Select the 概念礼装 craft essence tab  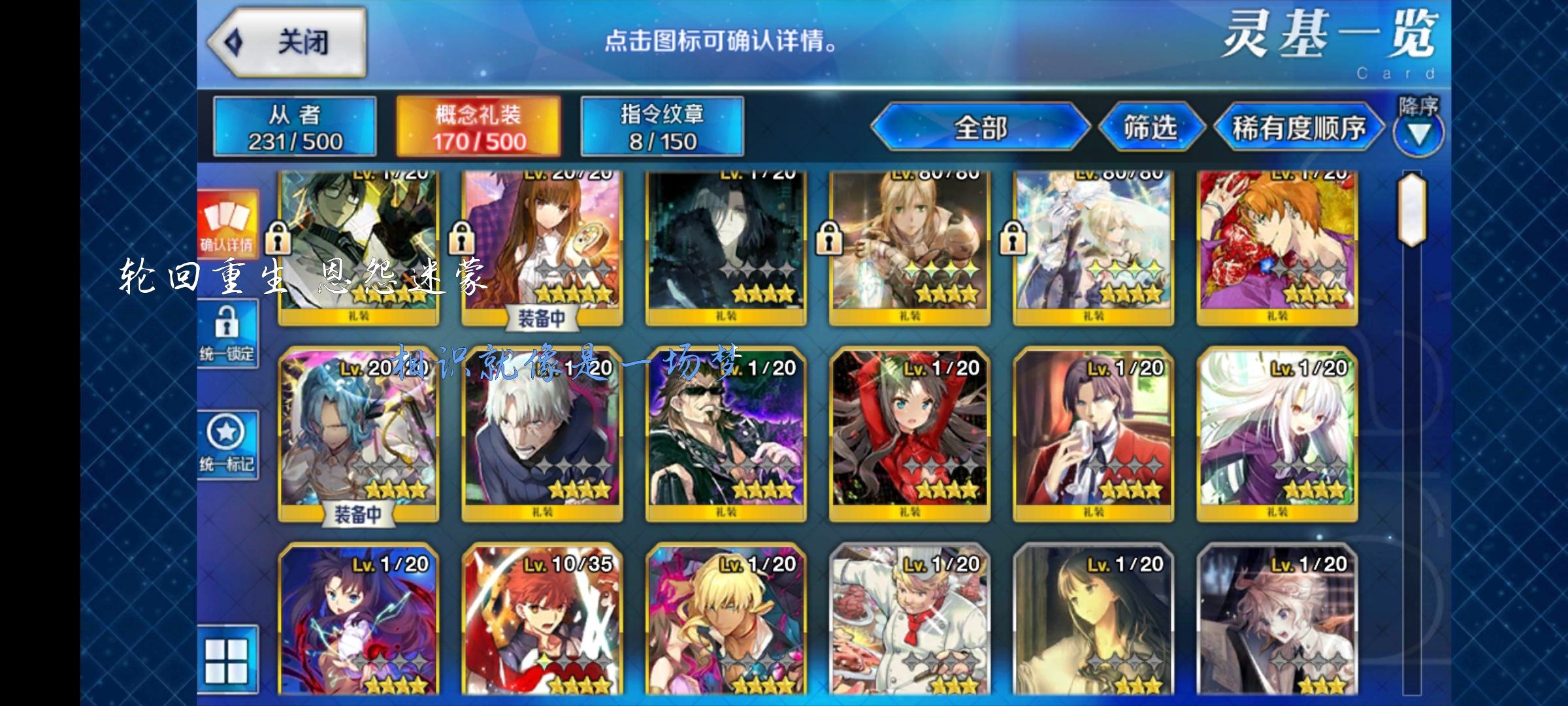478,127
